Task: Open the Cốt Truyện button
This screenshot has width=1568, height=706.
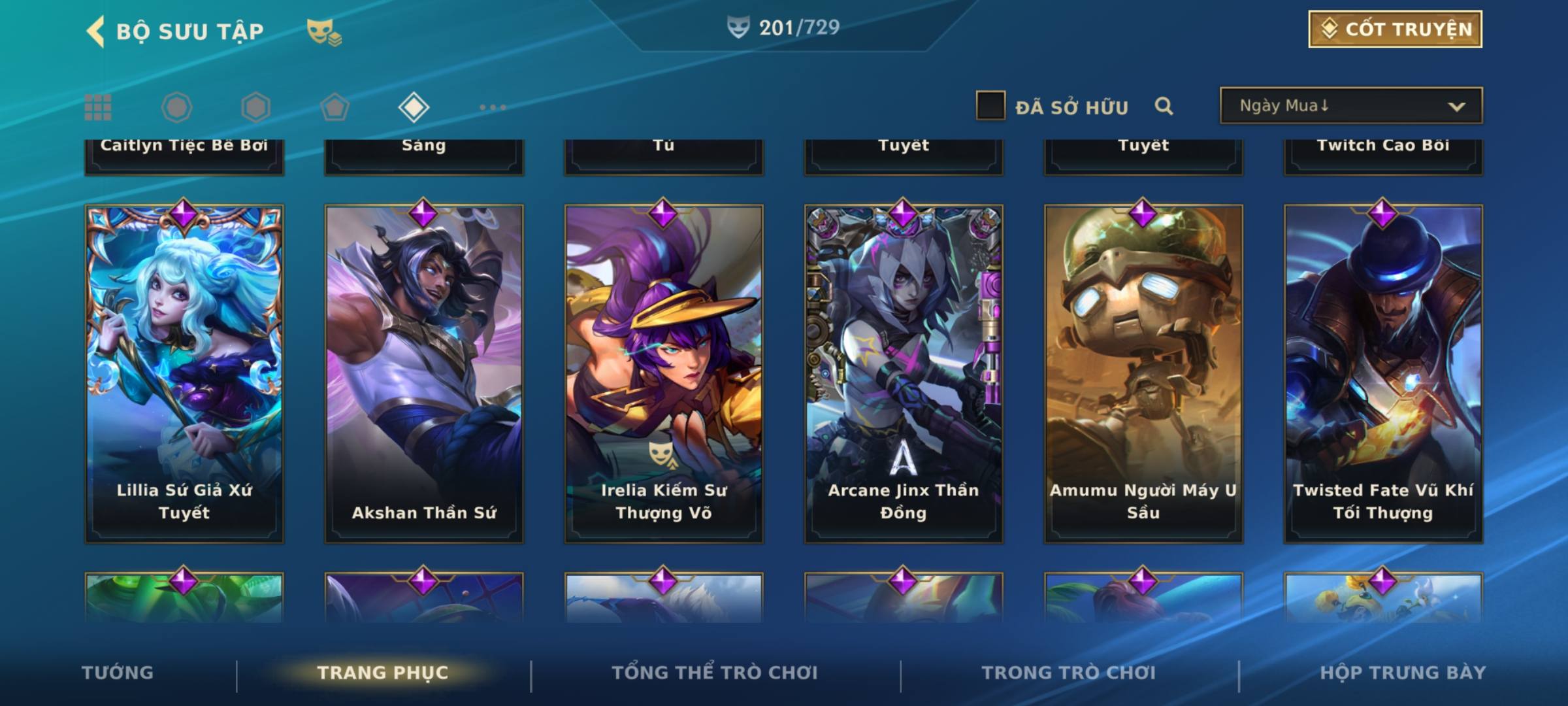Action: tap(1395, 29)
